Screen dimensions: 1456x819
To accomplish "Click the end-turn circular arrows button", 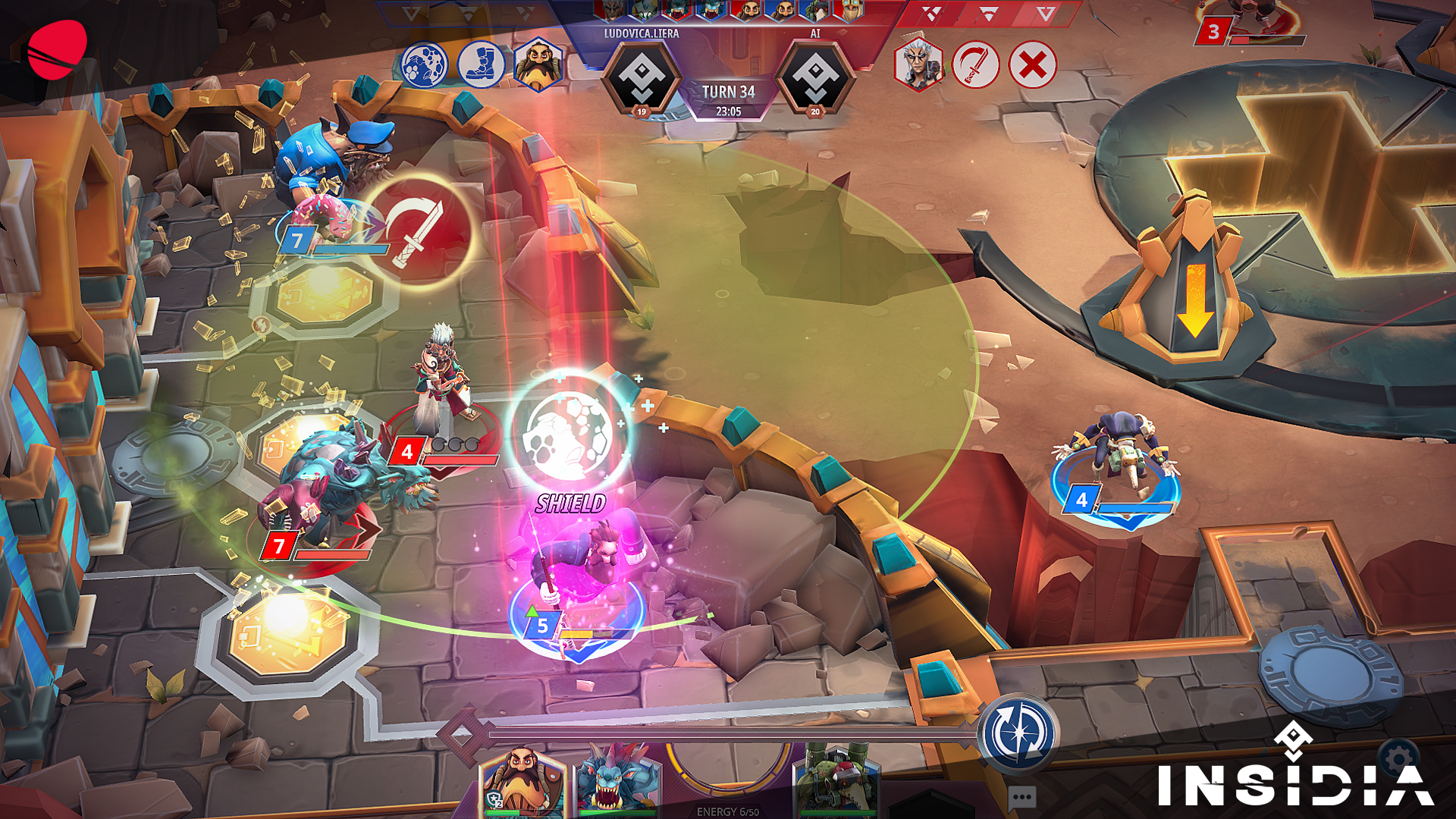I will (1020, 733).
